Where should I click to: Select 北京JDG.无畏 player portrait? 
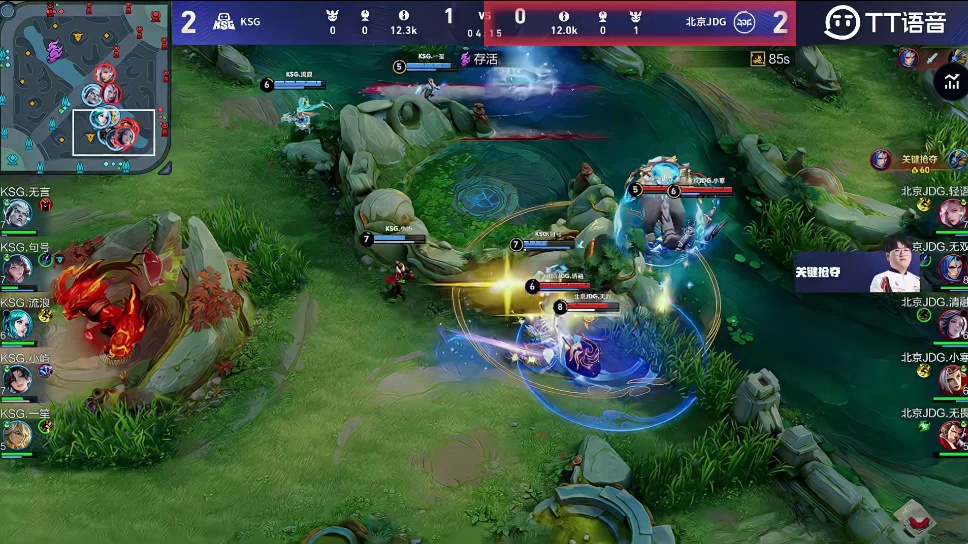pyautogui.click(x=952, y=434)
